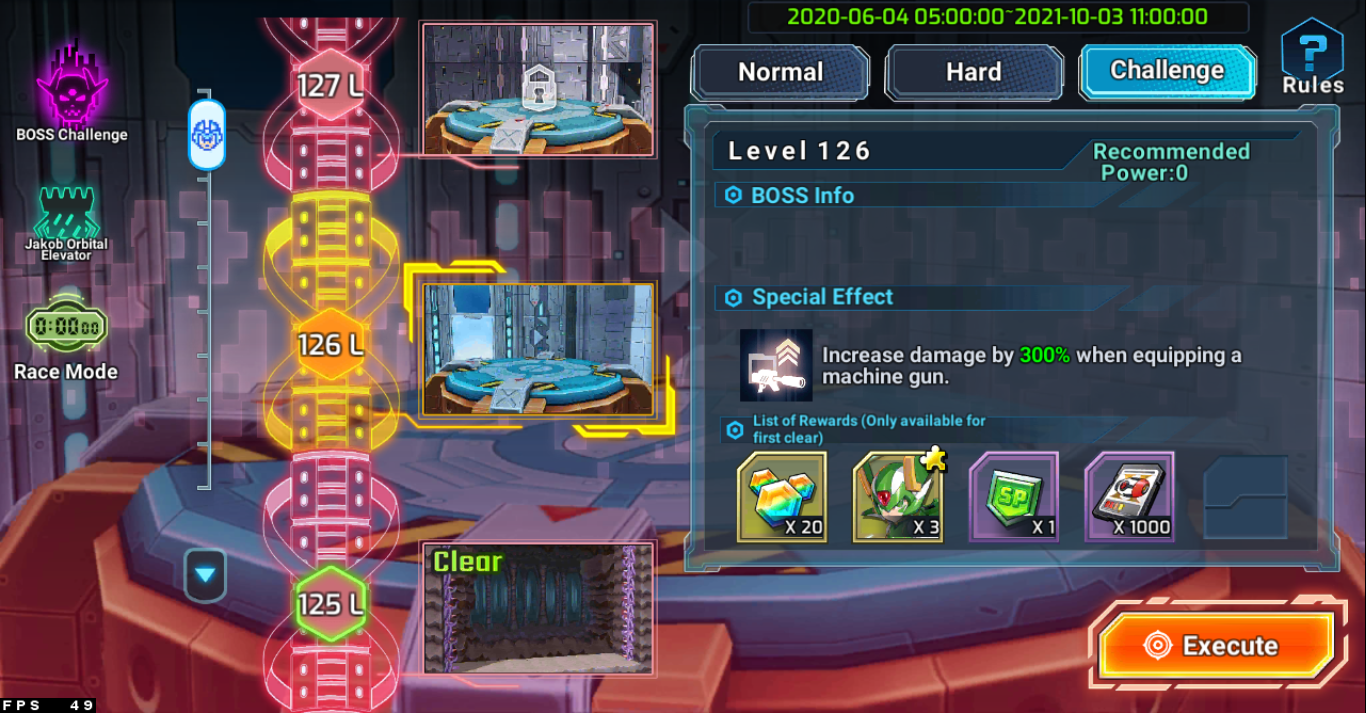The height and width of the screenshot is (713, 1366).
Task: View the x1000 card reward item
Action: 1129,497
